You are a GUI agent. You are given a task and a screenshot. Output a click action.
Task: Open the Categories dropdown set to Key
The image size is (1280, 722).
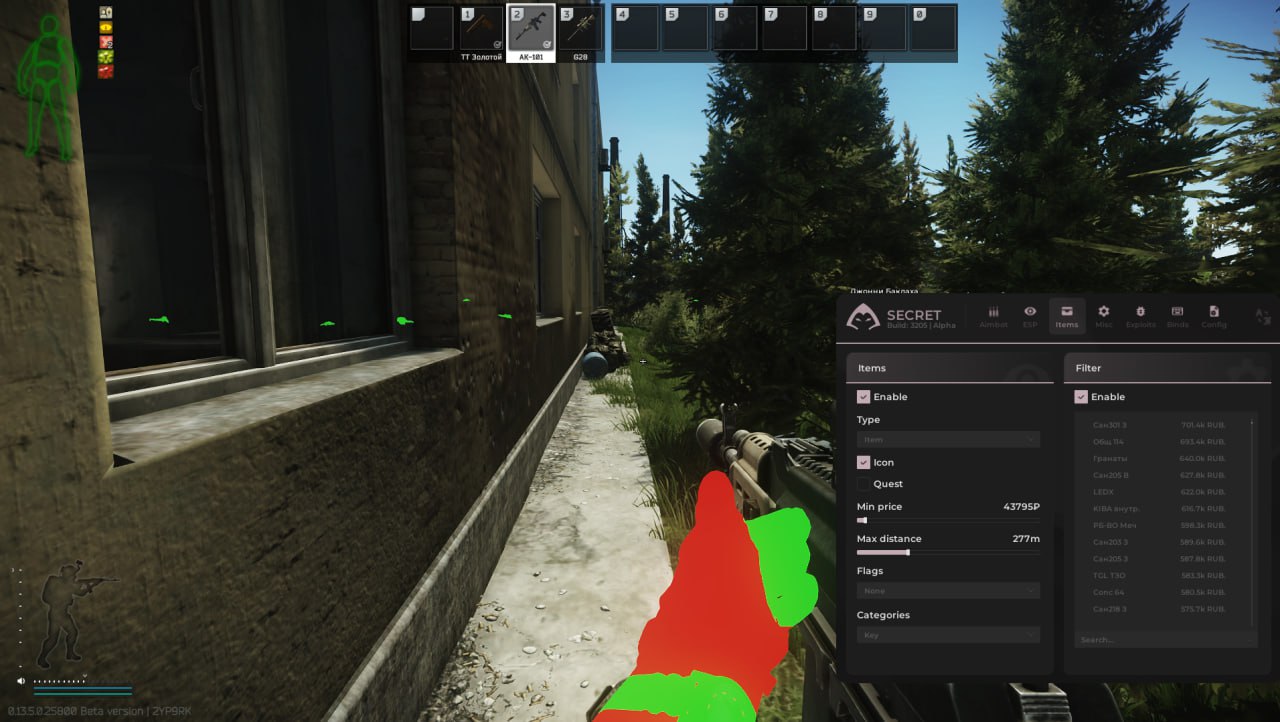click(x=948, y=634)
